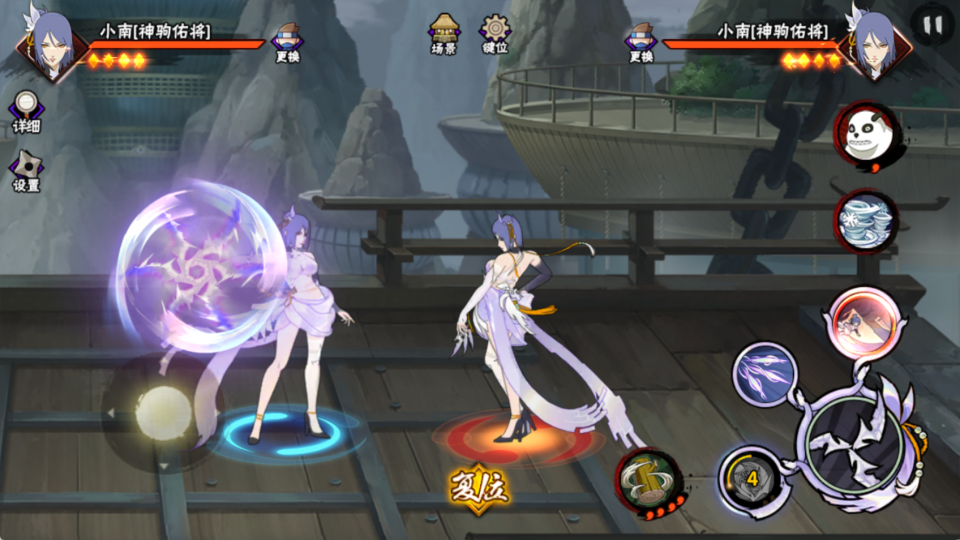Viewport: 960px width, 540px height.
Task: Open the 场景 scene selector
Action: (444, 33)
